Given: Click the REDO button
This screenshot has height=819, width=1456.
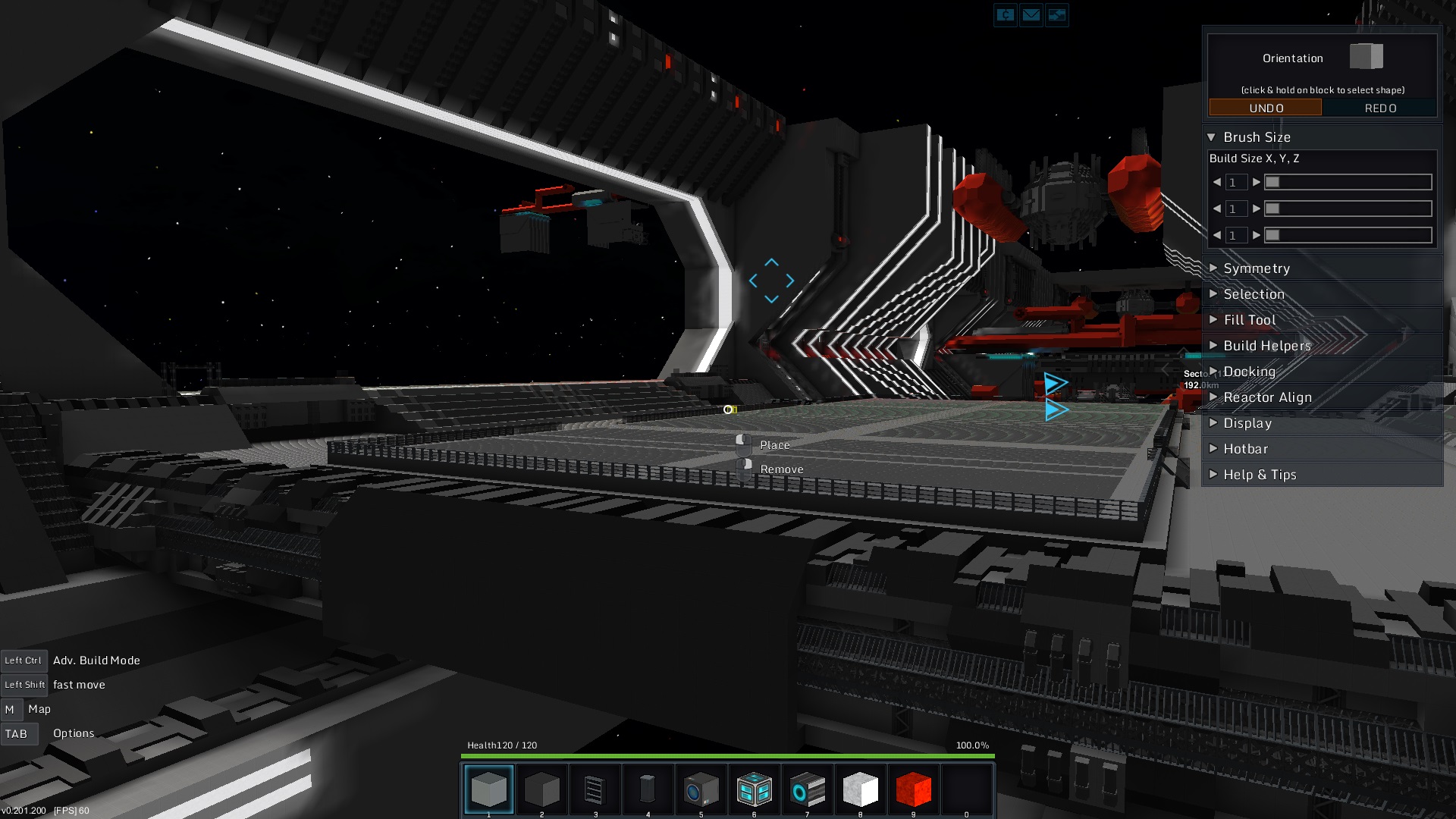Looking at the screenshot, I should pyautogui.click(x=1379, y=108).
